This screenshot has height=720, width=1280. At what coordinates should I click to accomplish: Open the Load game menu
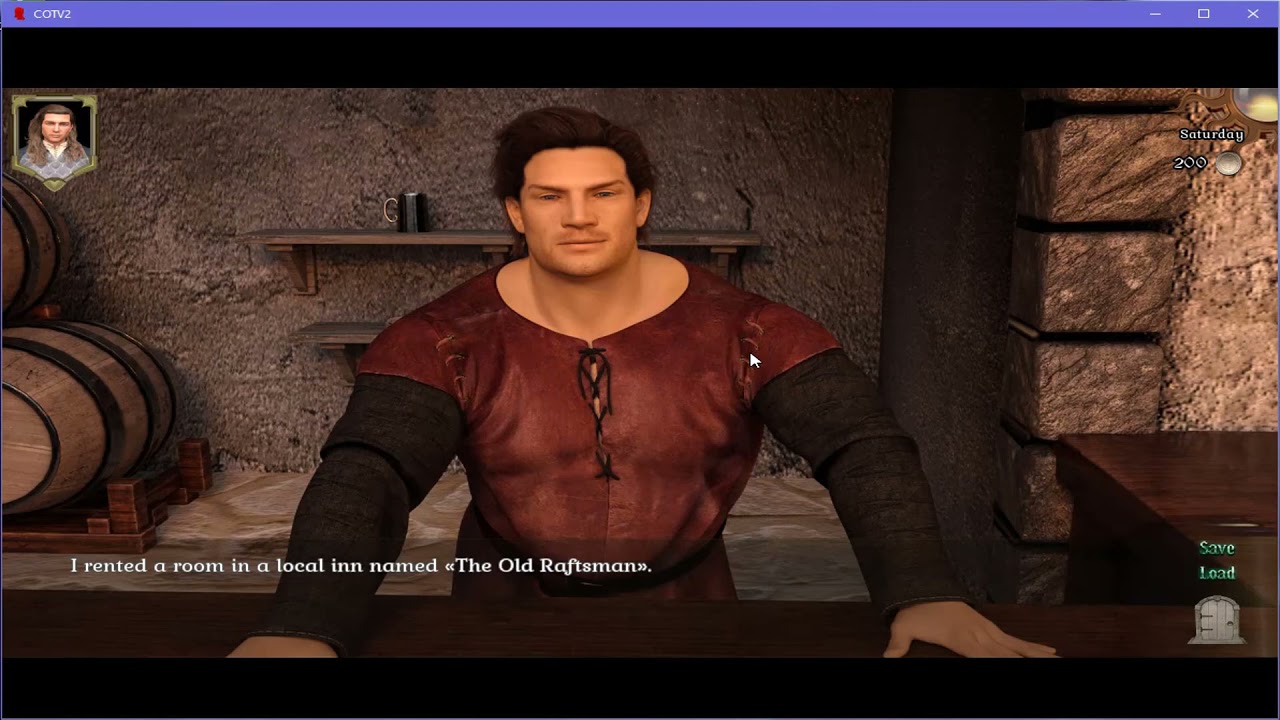point(1217,573)
